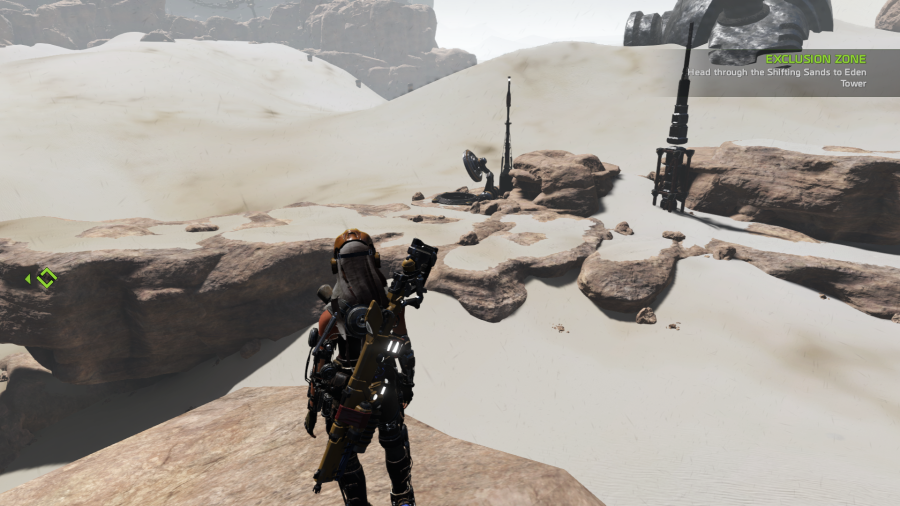The width and height of the screenshot is (900, 506).
Task: Click the green diamond waypoint marker
Action: (x=46, y=278)
